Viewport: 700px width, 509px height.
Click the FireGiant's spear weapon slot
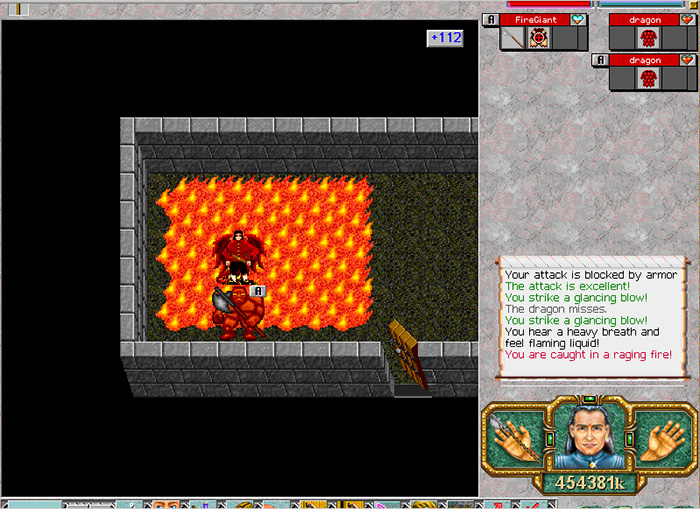513,38
